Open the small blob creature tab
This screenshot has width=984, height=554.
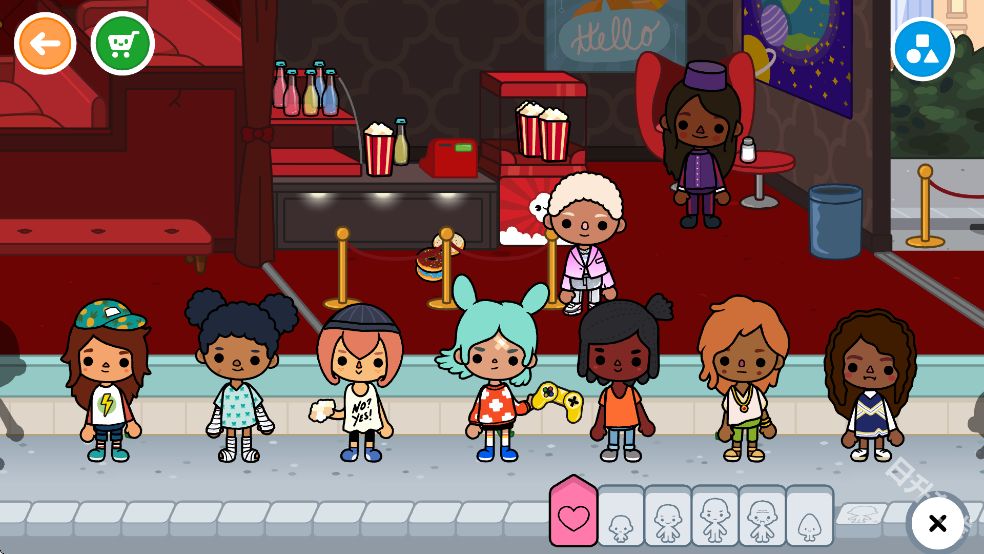pyautogui.click(x=809, y=520)
